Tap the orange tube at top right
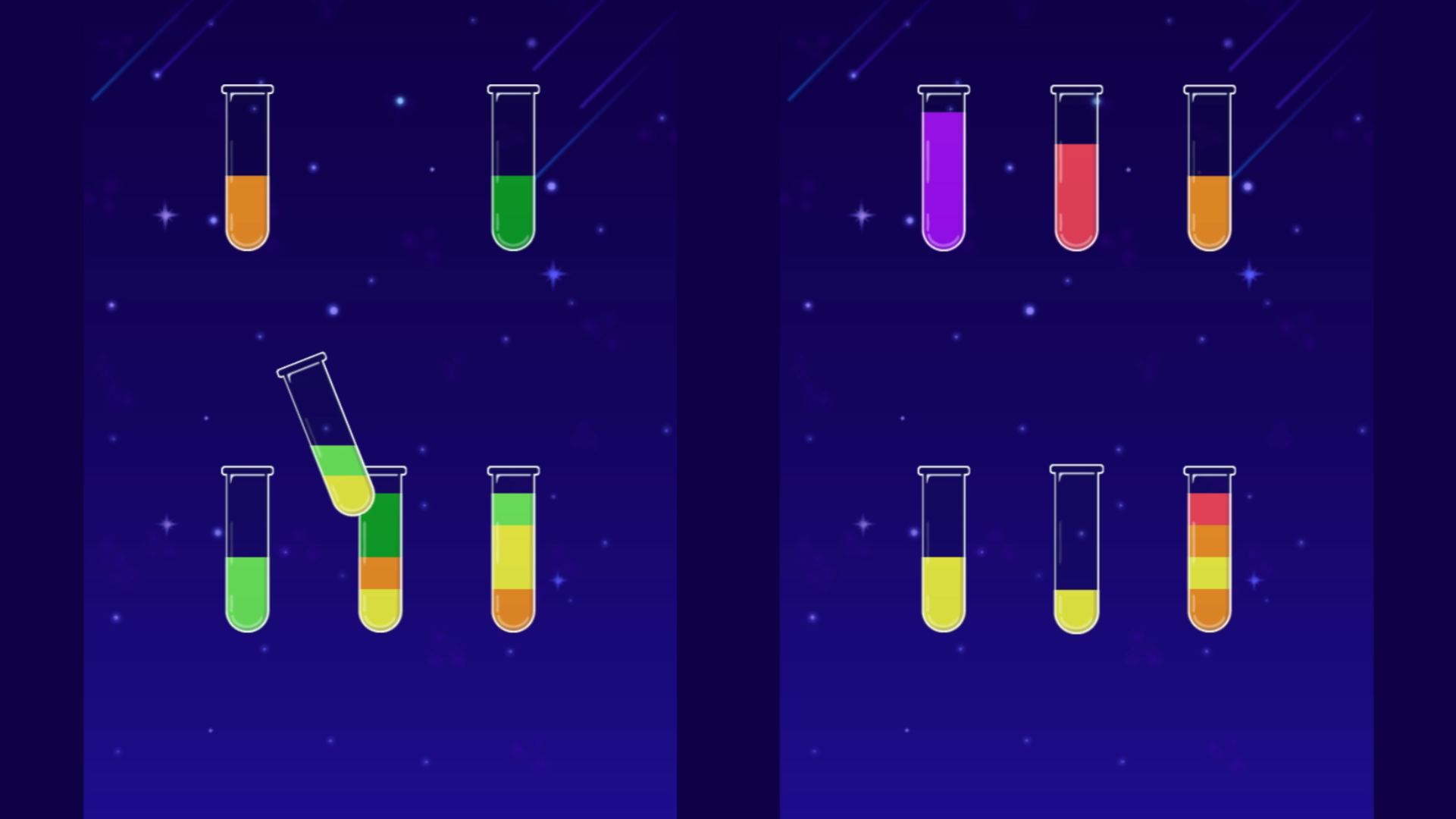Screen dimensions: 1456x819 (x=1209, y=211)
